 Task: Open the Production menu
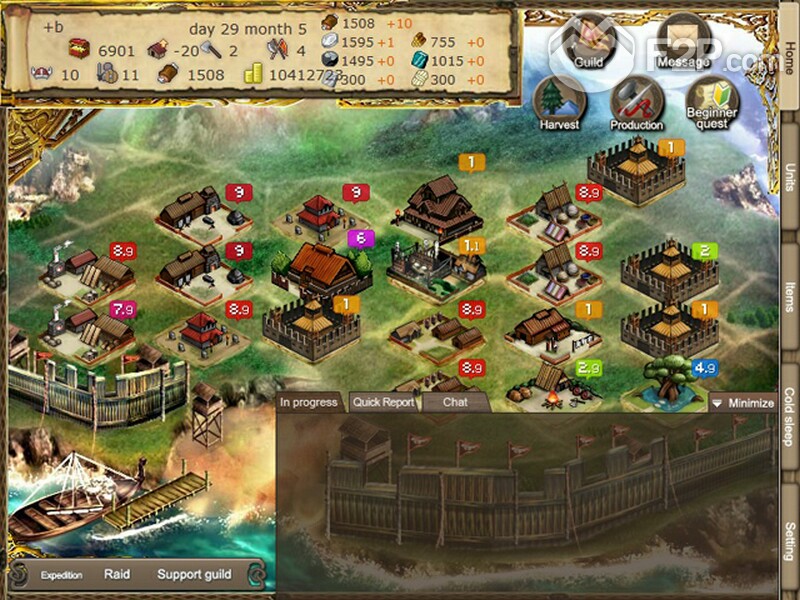click(x=637, y=104)
